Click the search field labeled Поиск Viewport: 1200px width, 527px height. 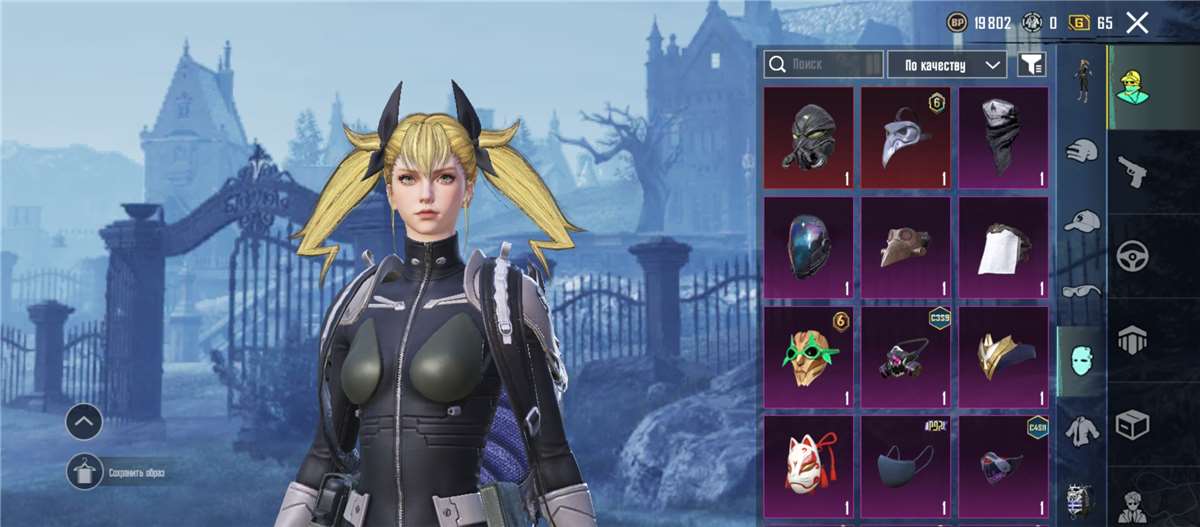click(823, 65)
